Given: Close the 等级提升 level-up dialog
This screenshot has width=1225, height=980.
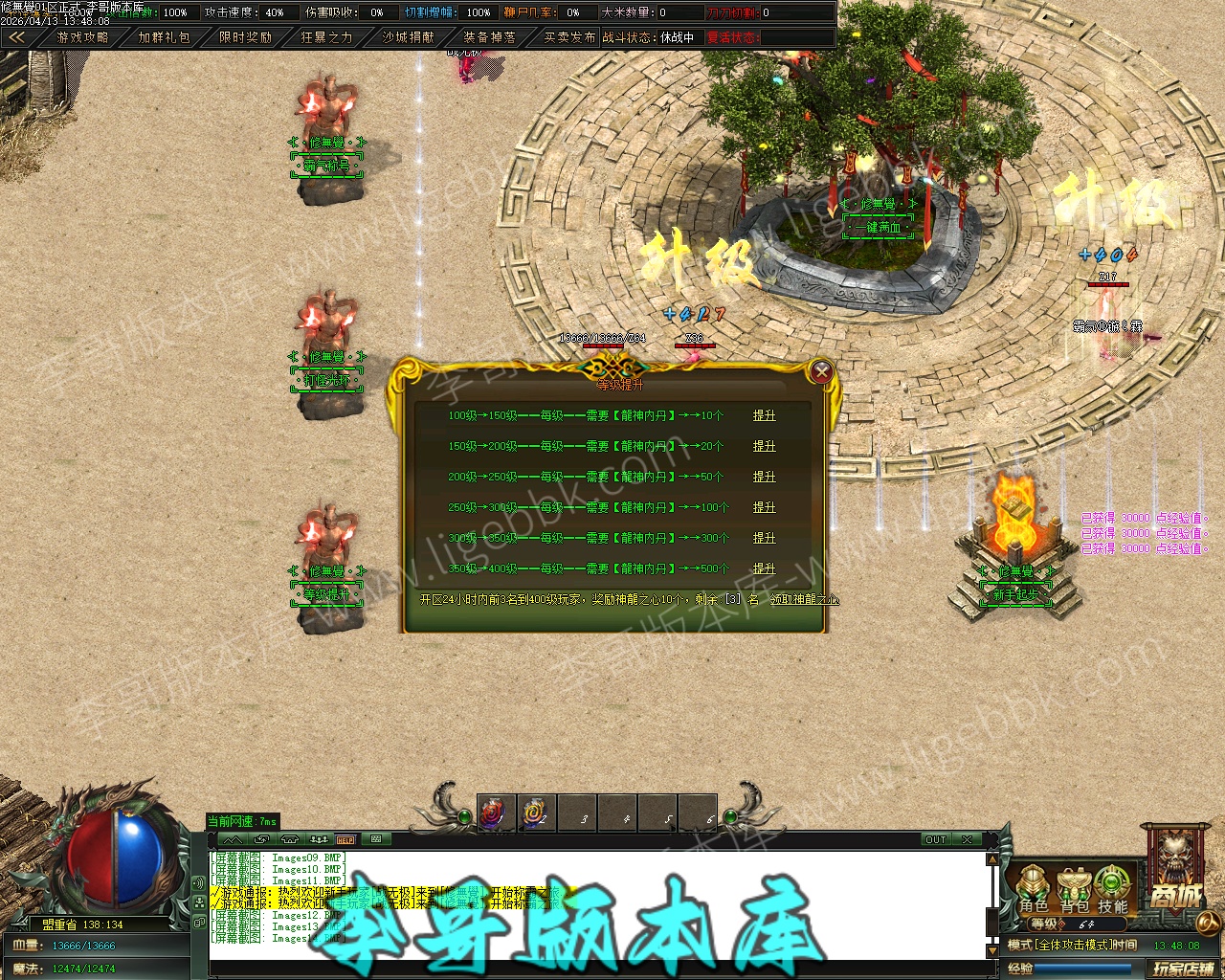Looking at the screenshot, I should coord(820,371).
